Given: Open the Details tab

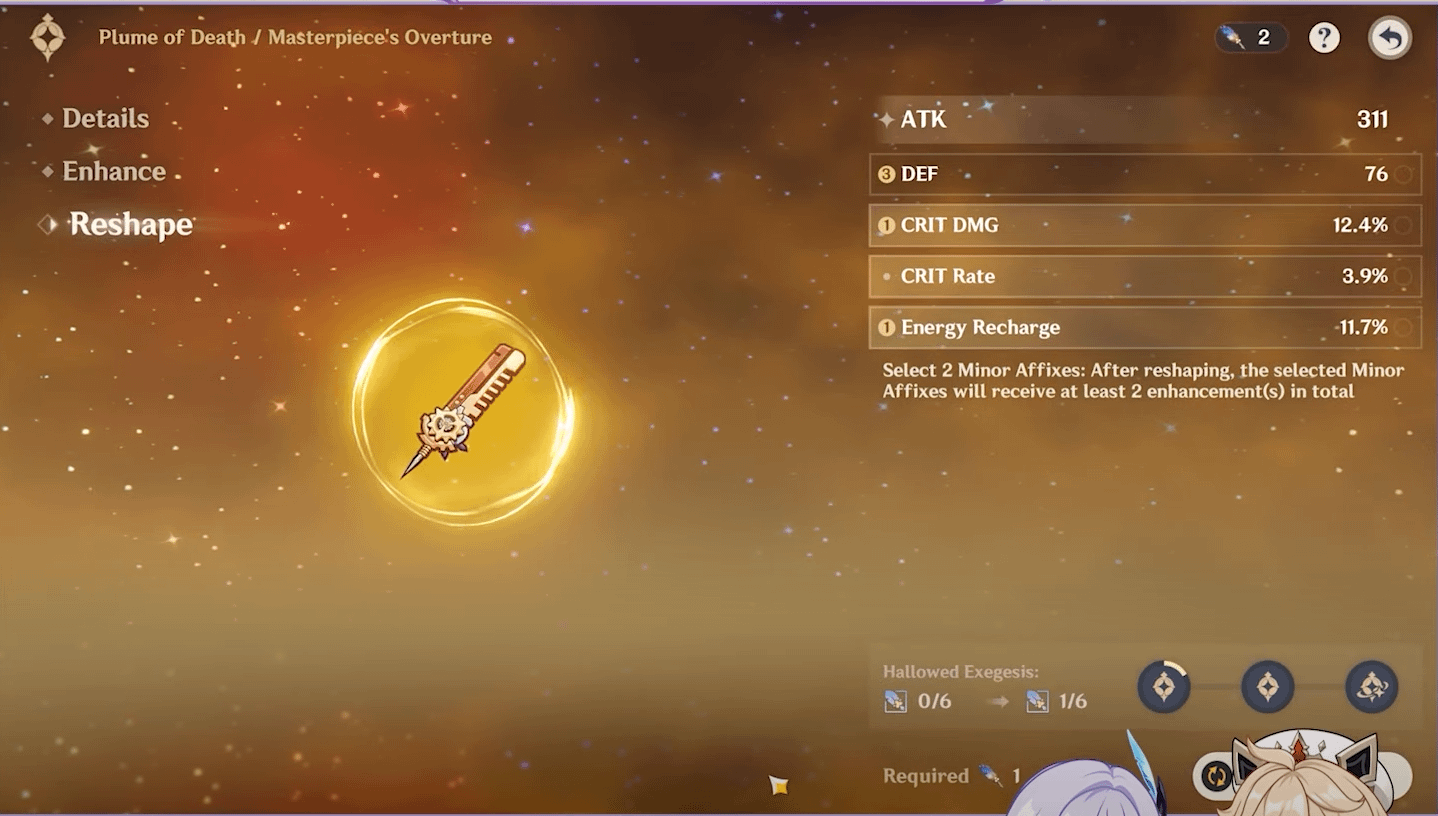Looking at the screenshot, I should coord(105,118).
